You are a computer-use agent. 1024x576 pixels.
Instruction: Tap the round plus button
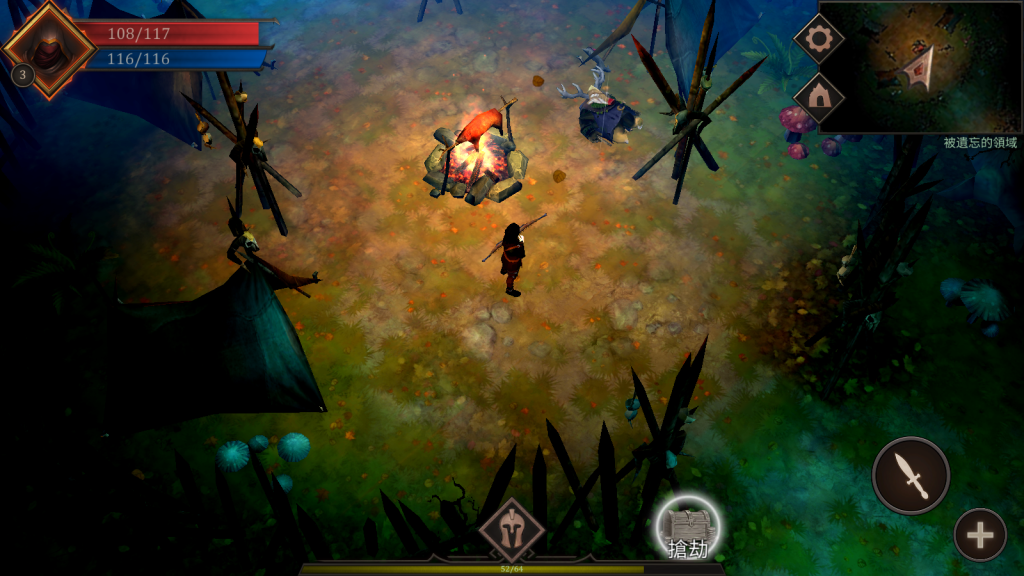(x=979, y=535)
